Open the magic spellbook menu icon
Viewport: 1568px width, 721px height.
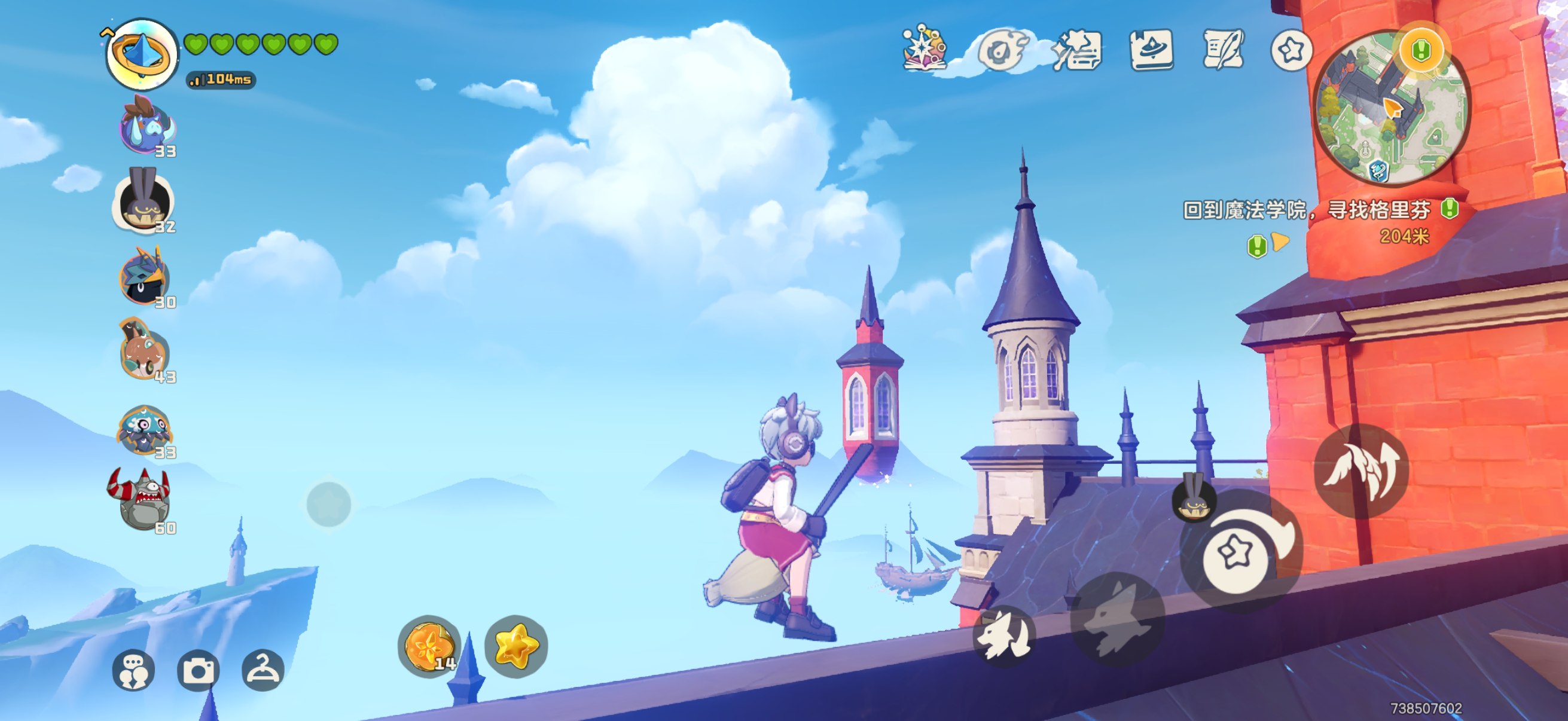[x=924, y=48]
